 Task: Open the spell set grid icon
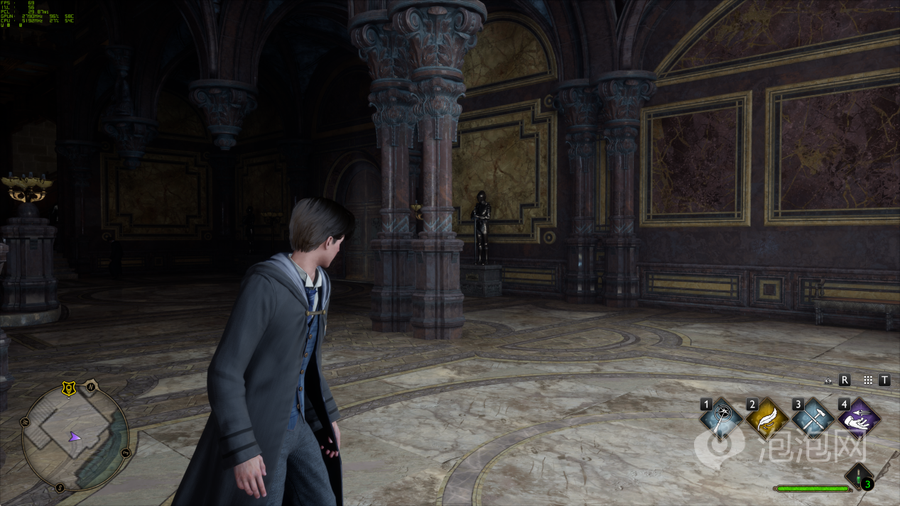click(867, 380)
